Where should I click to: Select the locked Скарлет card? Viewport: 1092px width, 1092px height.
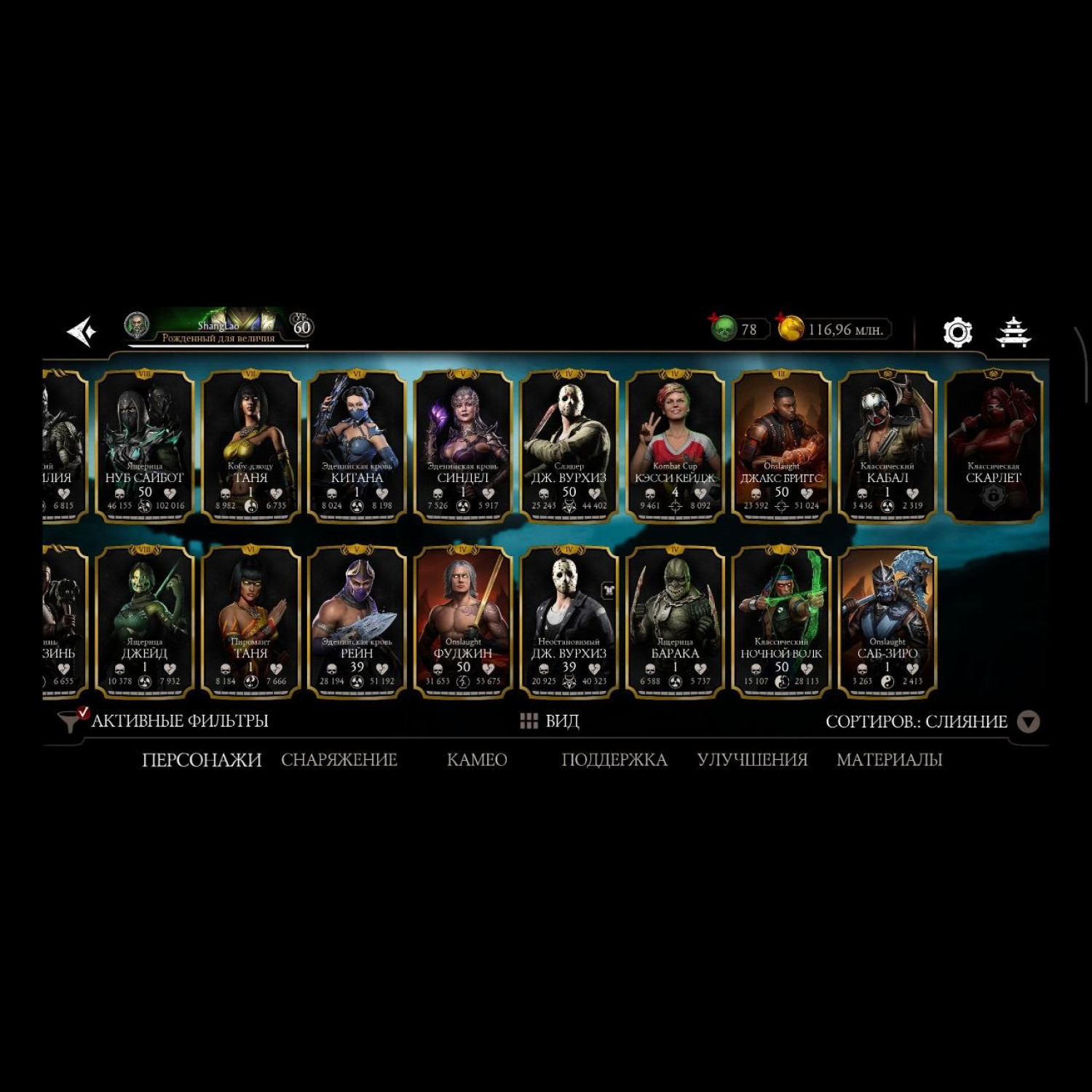993,446
